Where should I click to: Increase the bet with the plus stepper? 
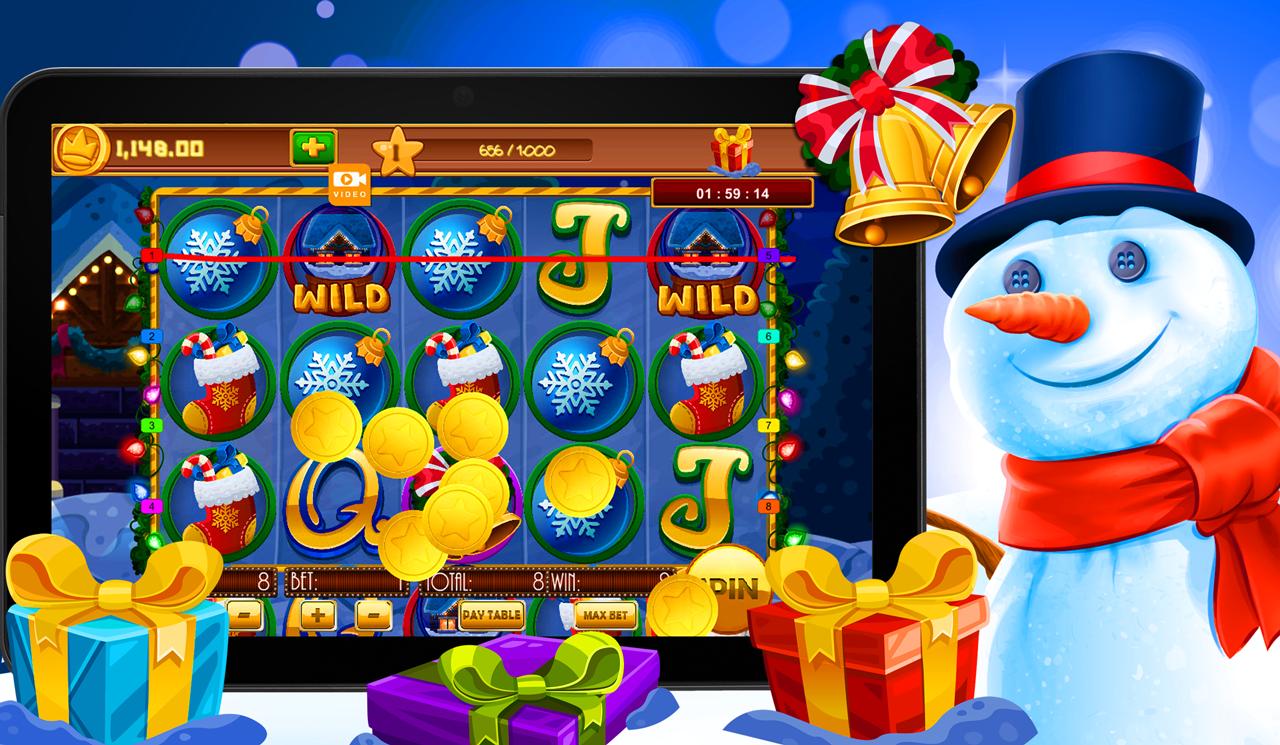[x=317, y=613]
